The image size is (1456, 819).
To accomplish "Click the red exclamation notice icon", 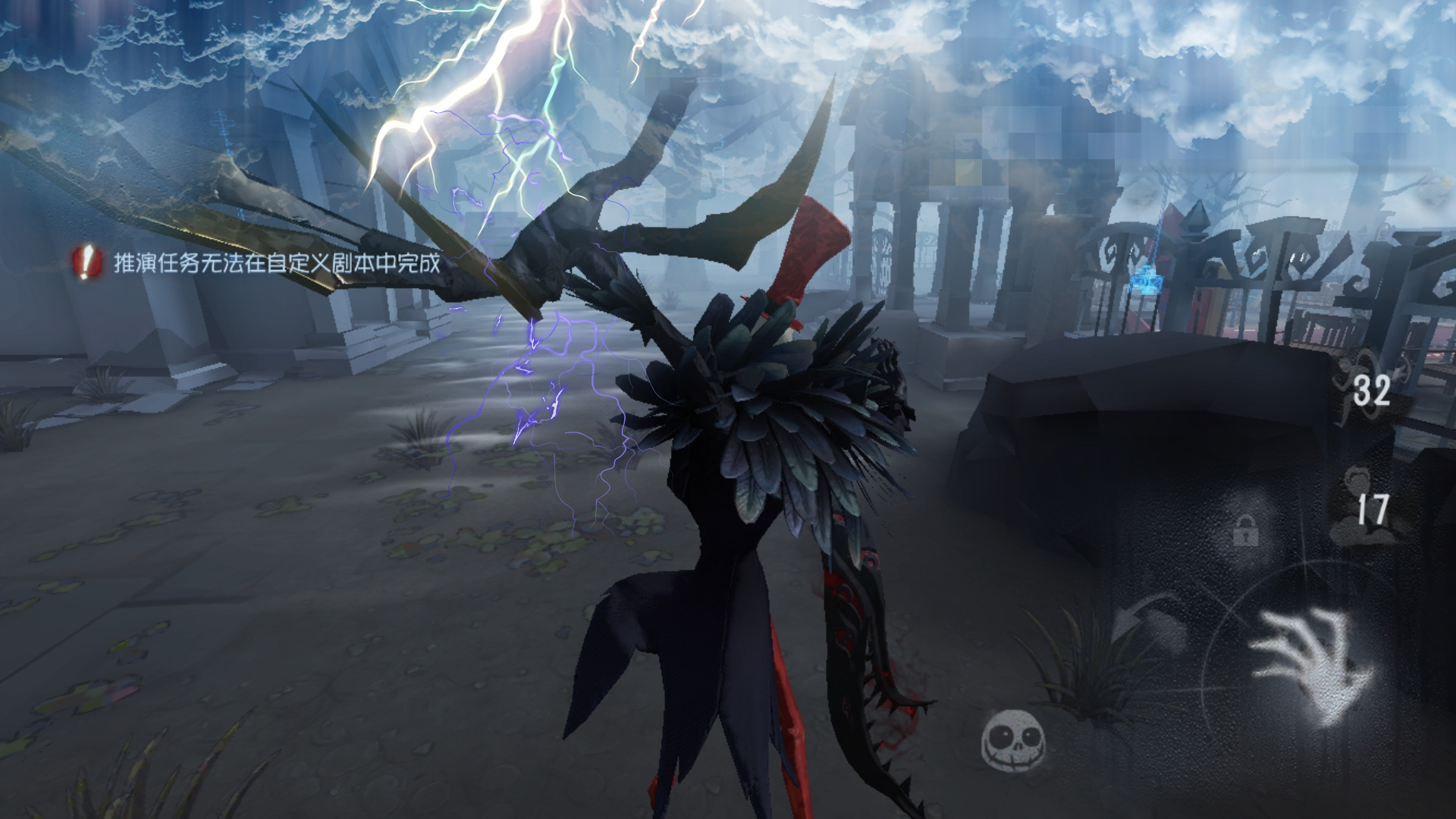I will click(x=88, y=262).
